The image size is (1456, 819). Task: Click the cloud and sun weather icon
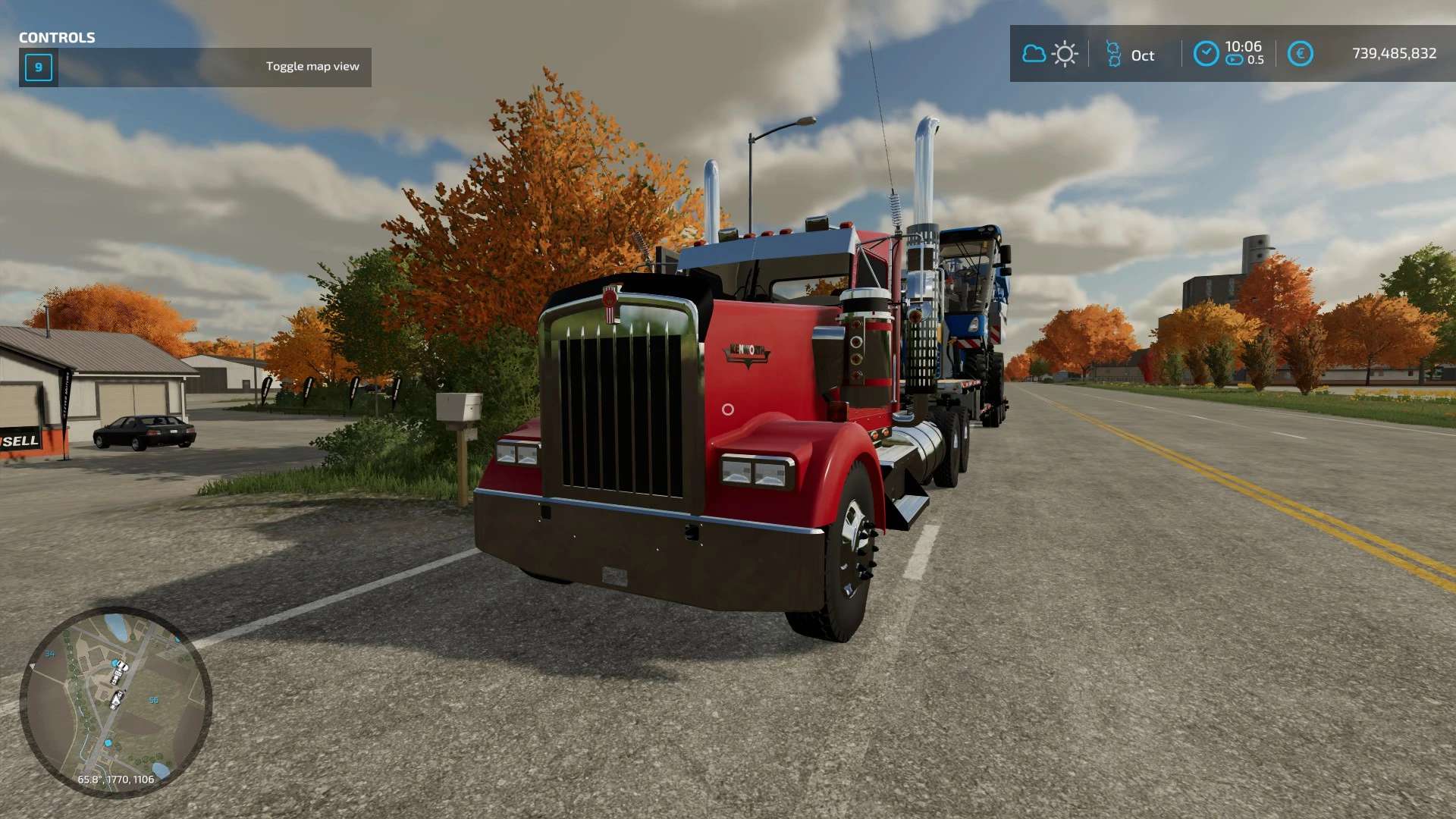pos(1050,54)
